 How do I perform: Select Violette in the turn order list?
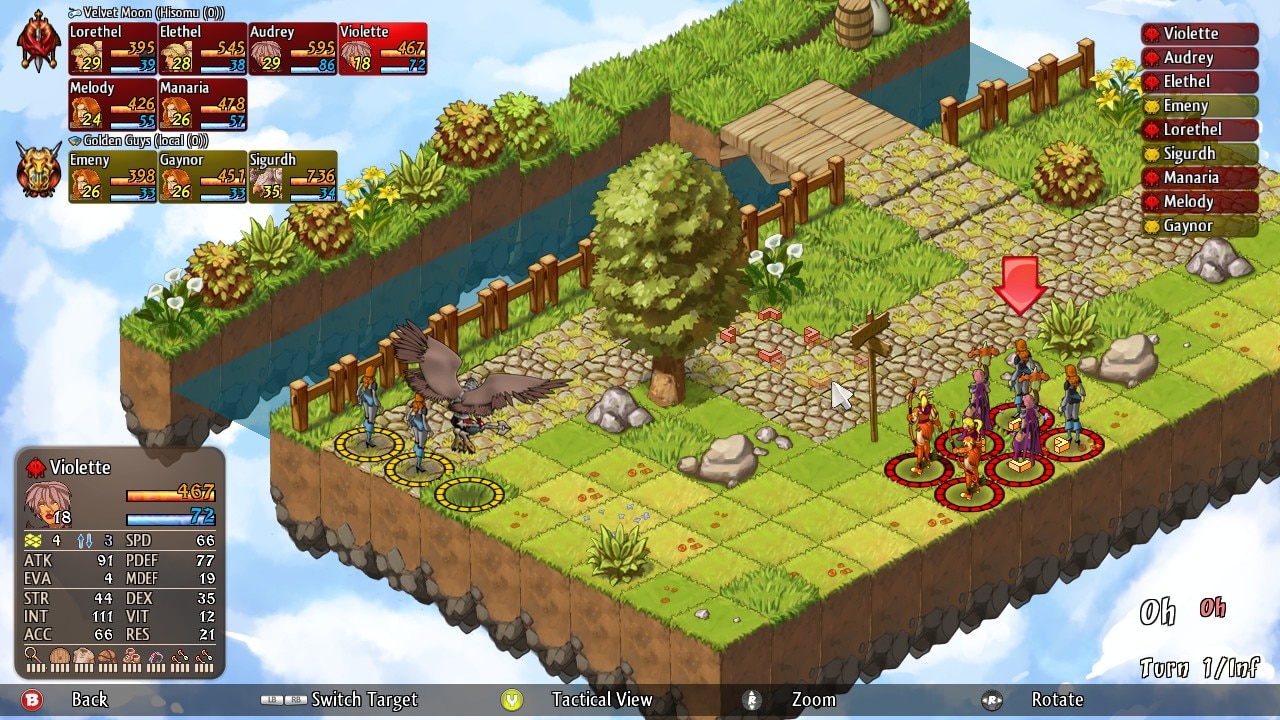pos(1199,34)
